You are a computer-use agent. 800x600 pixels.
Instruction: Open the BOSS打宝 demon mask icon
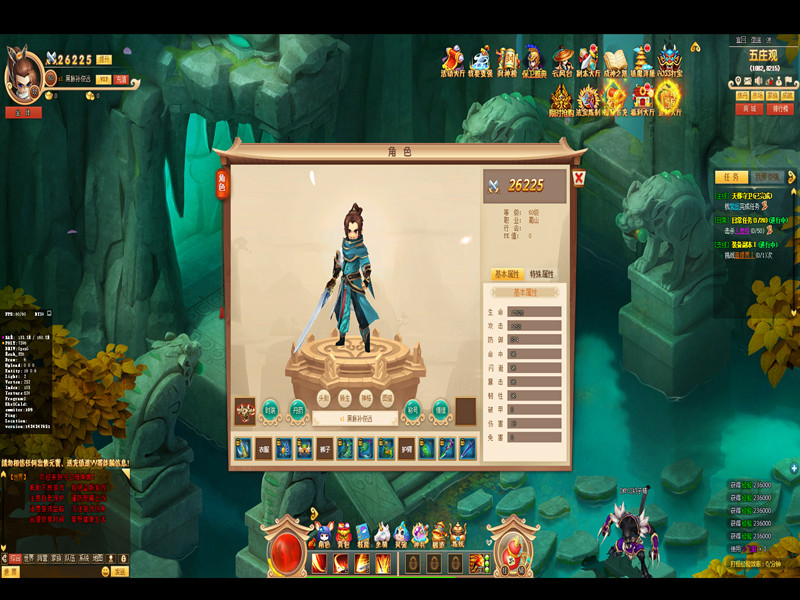coord(669,59)
